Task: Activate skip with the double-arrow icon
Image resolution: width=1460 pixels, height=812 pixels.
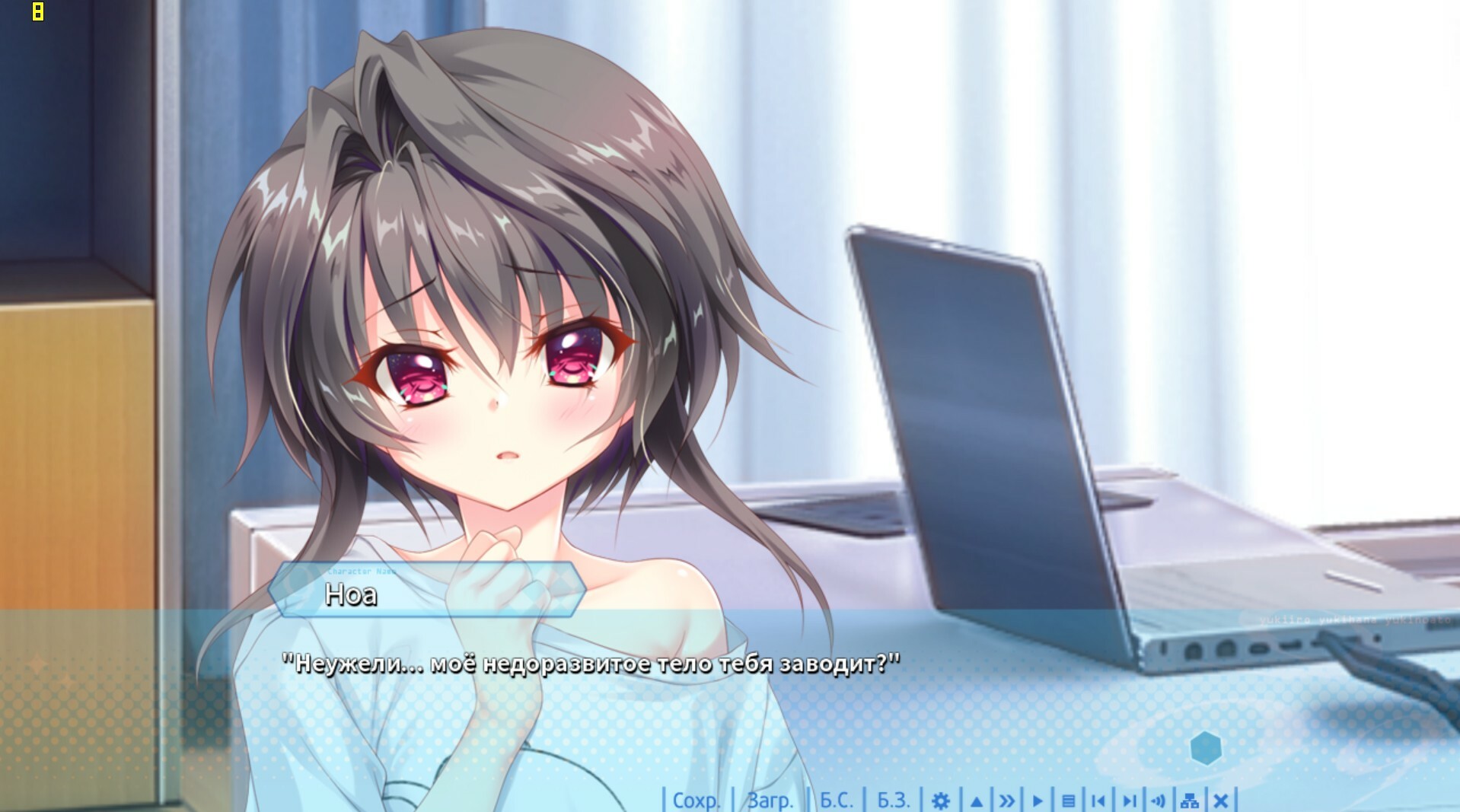Action: click(1007, 801)
